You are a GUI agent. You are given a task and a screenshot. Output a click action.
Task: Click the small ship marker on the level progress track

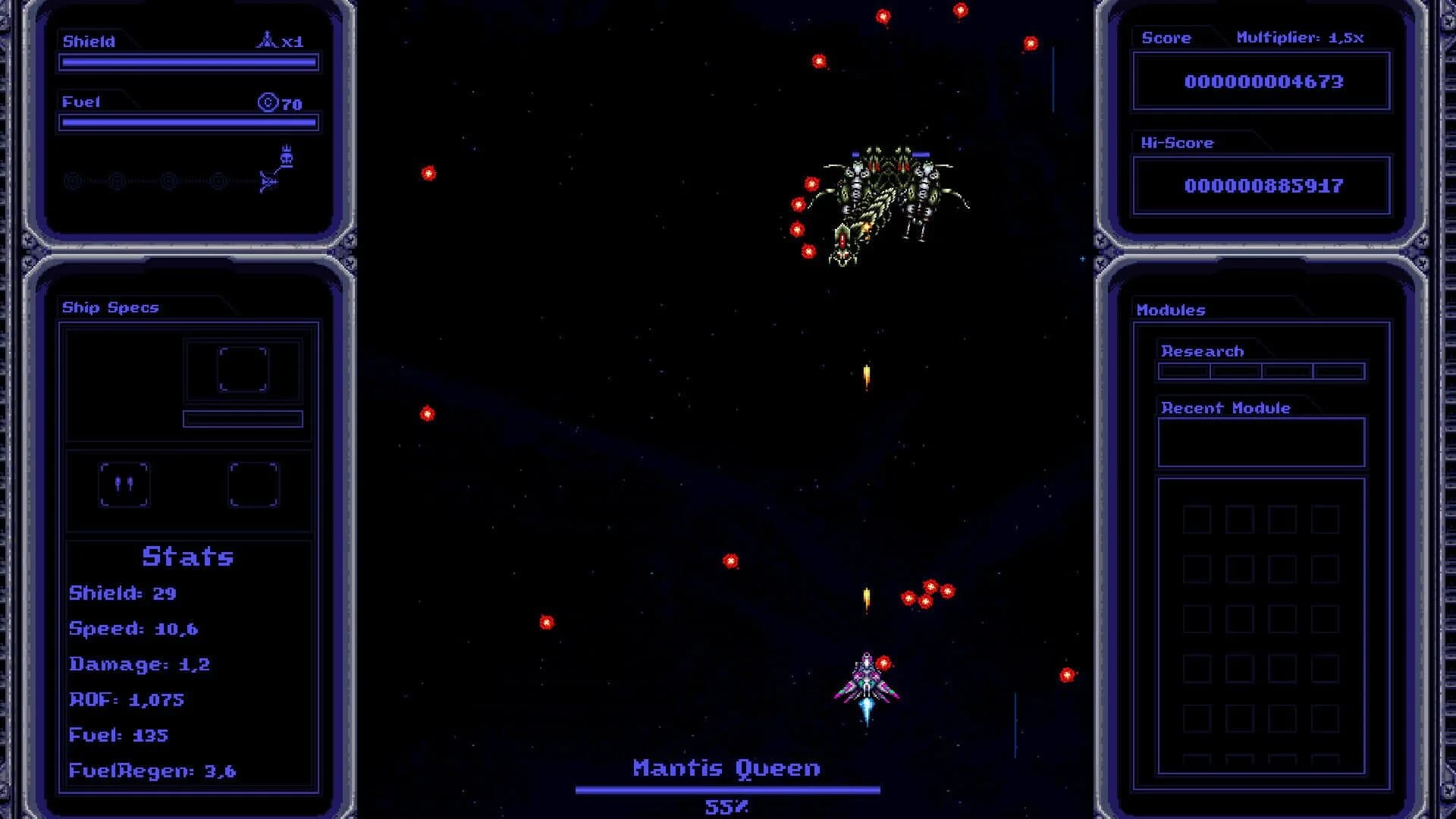click(268, 182)
